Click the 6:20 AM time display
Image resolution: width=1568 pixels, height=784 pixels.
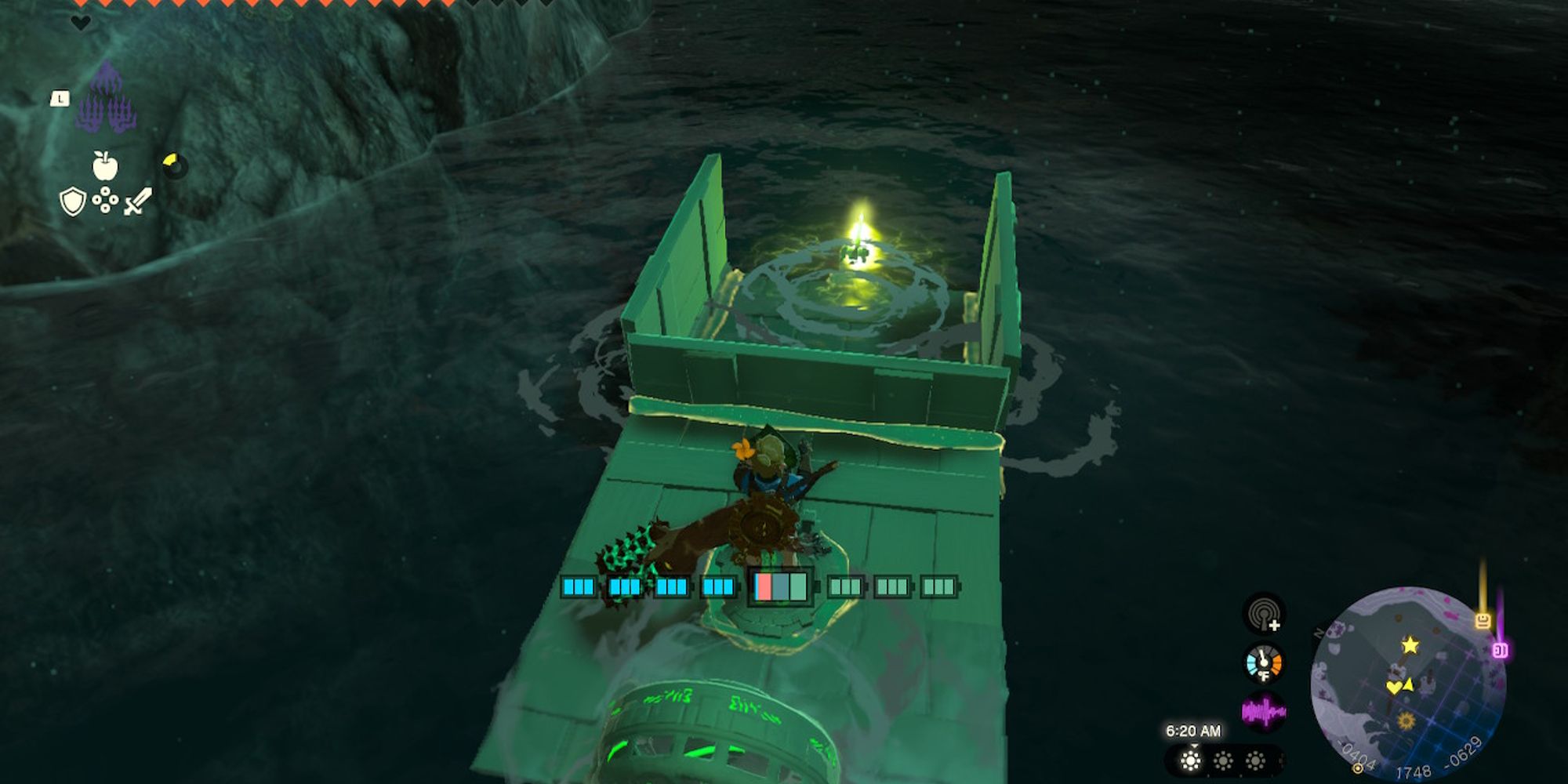[x=1194, y=729]
